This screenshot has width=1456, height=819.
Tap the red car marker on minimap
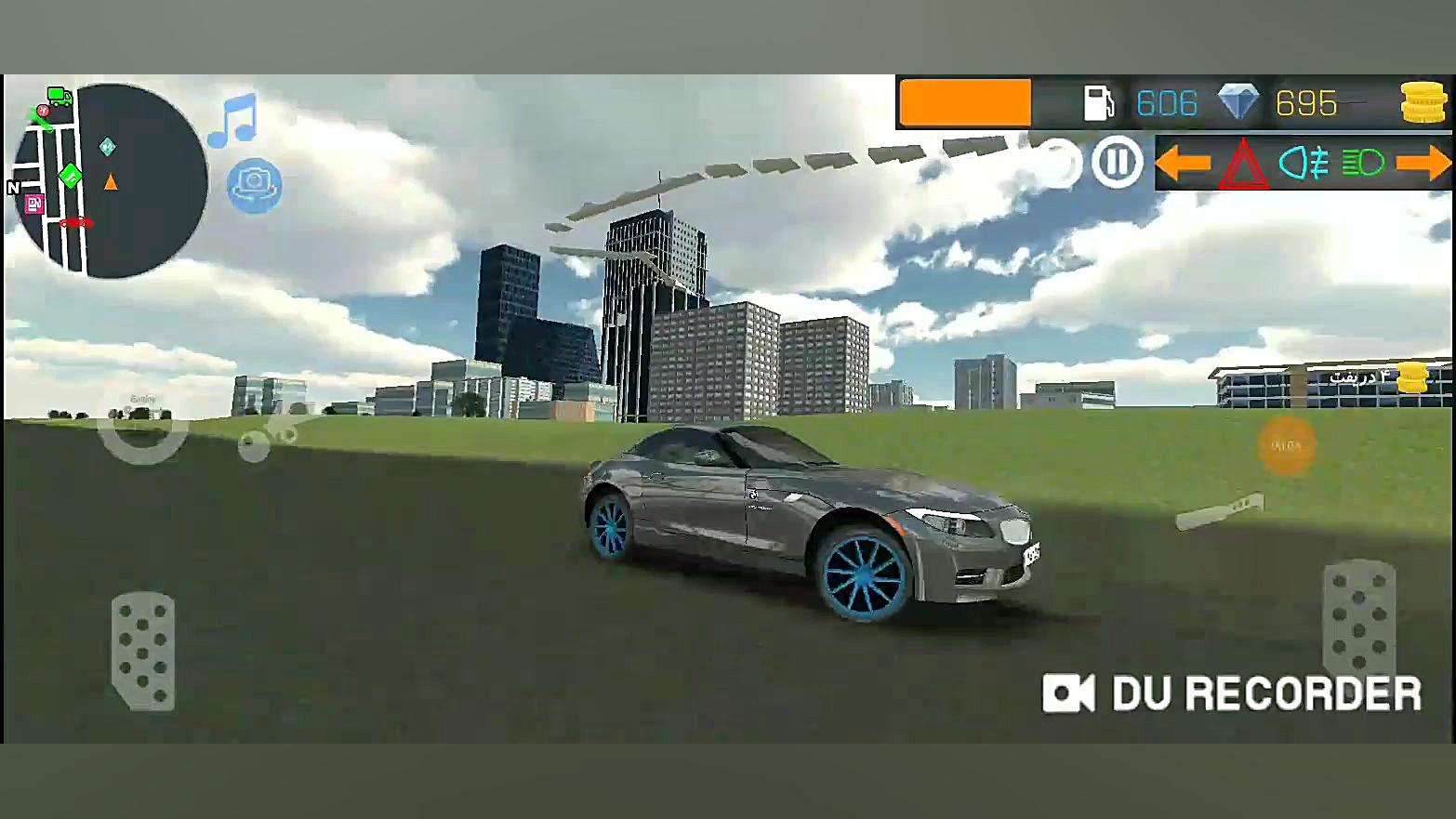click(x=74, y=222)
